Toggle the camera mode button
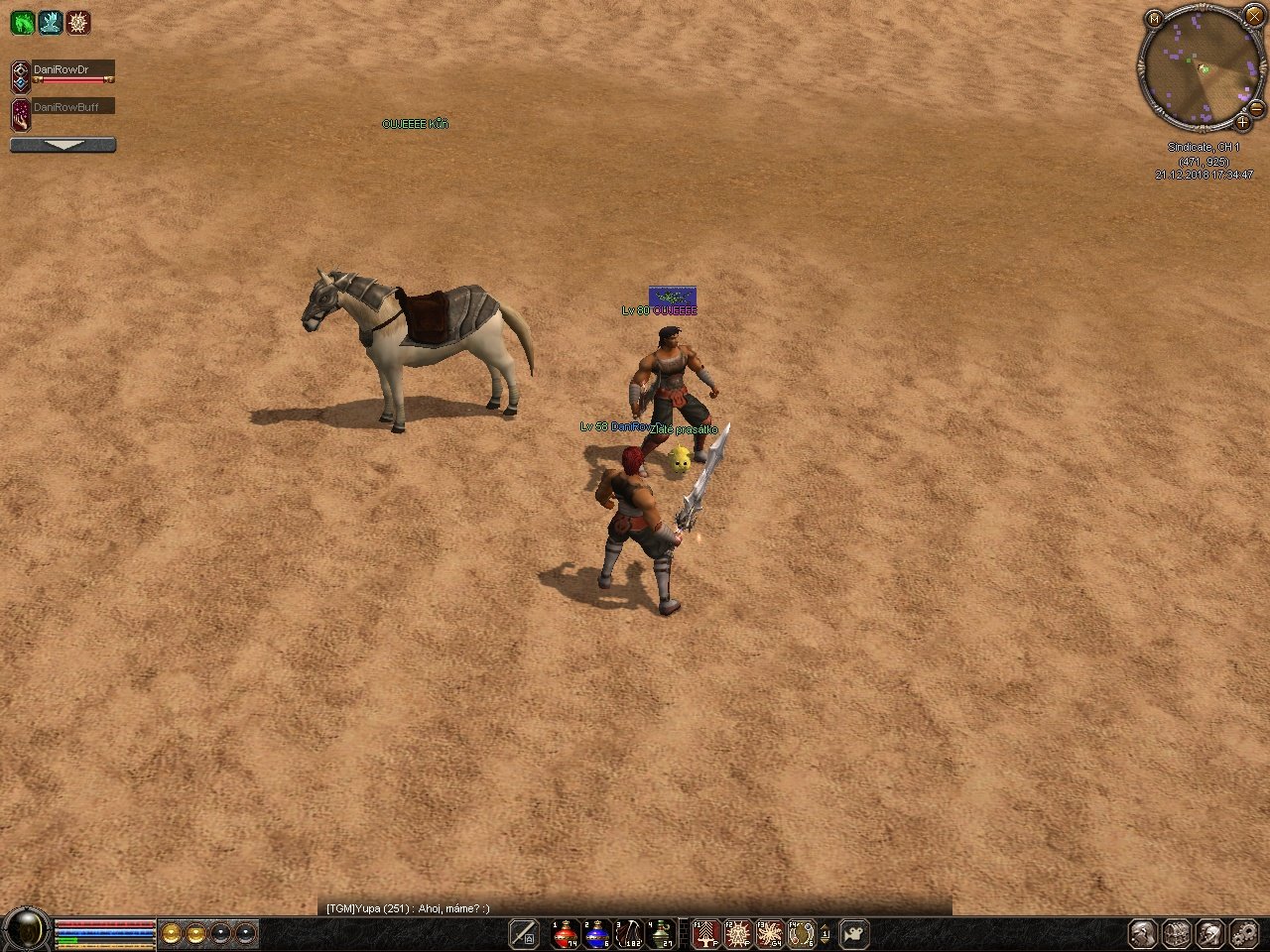This screenshot has width=1270, height=952. pos(854,933)
